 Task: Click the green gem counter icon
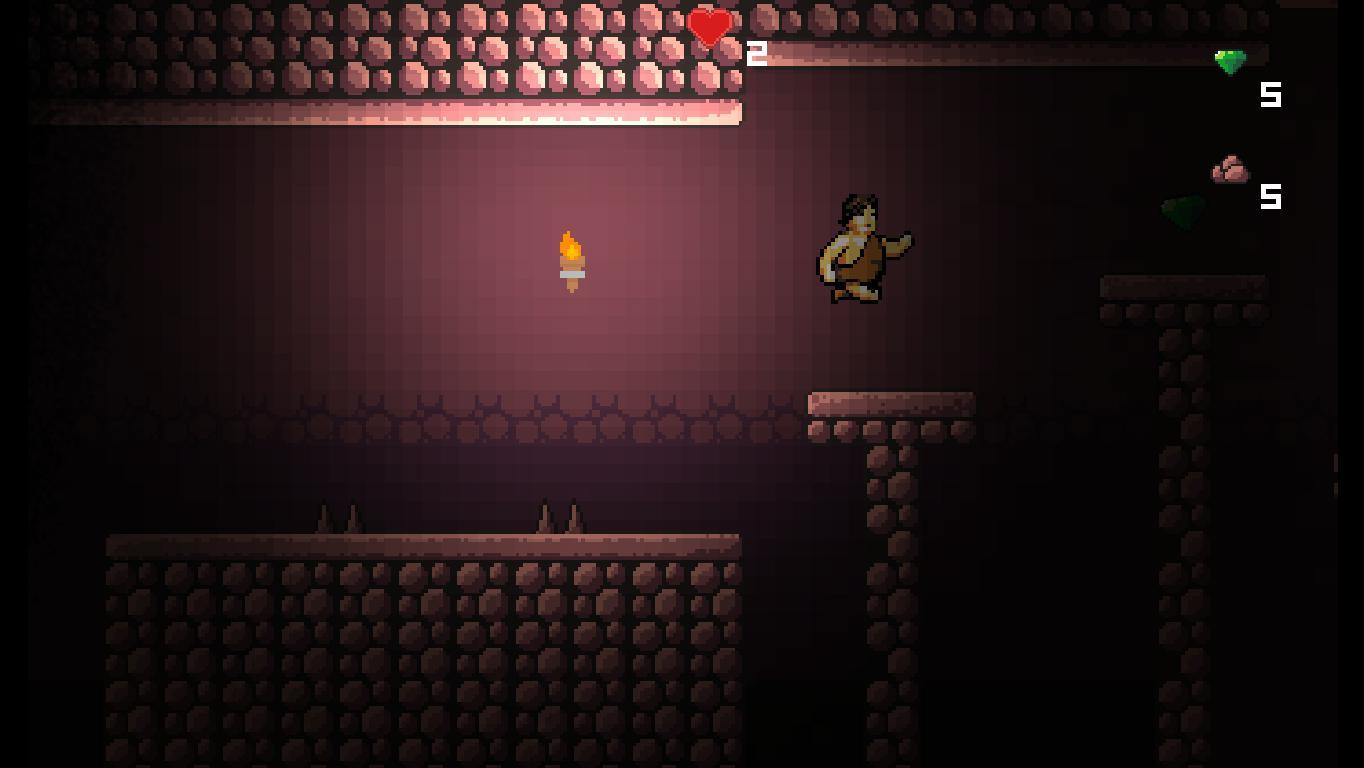[1231, 61]
